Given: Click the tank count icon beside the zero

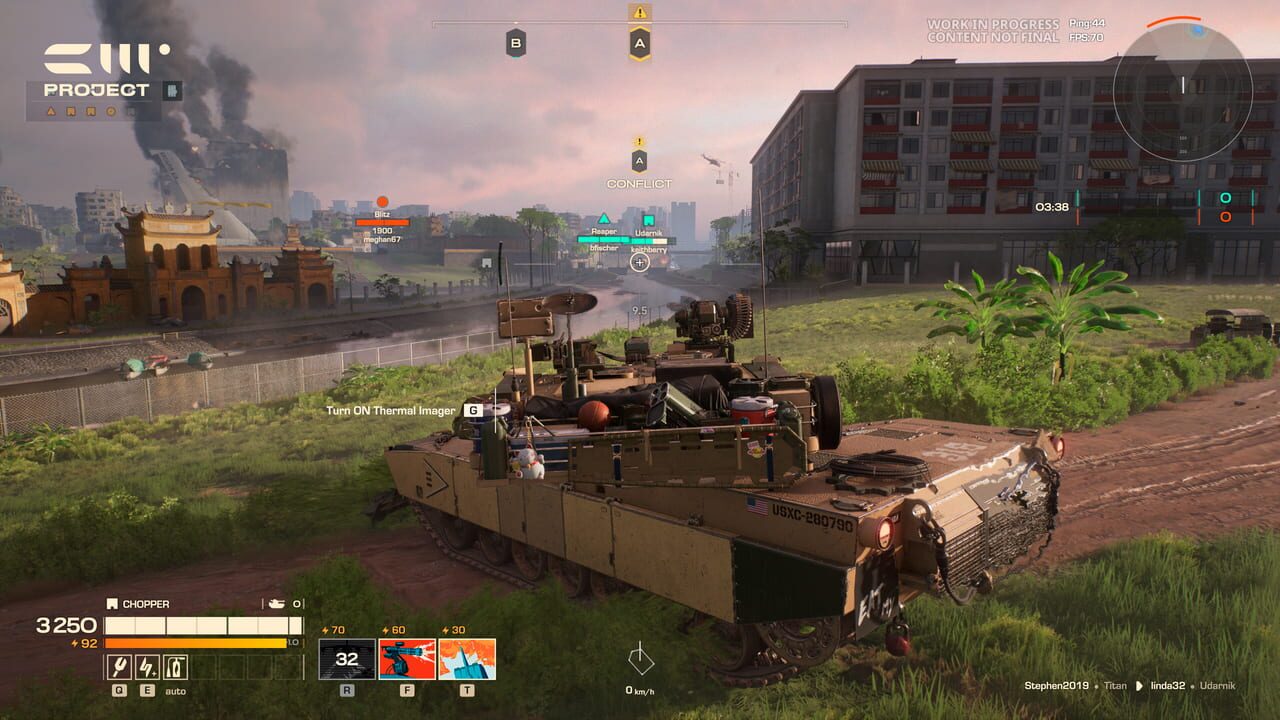Looking at the screenshot, I should (277, 603).
